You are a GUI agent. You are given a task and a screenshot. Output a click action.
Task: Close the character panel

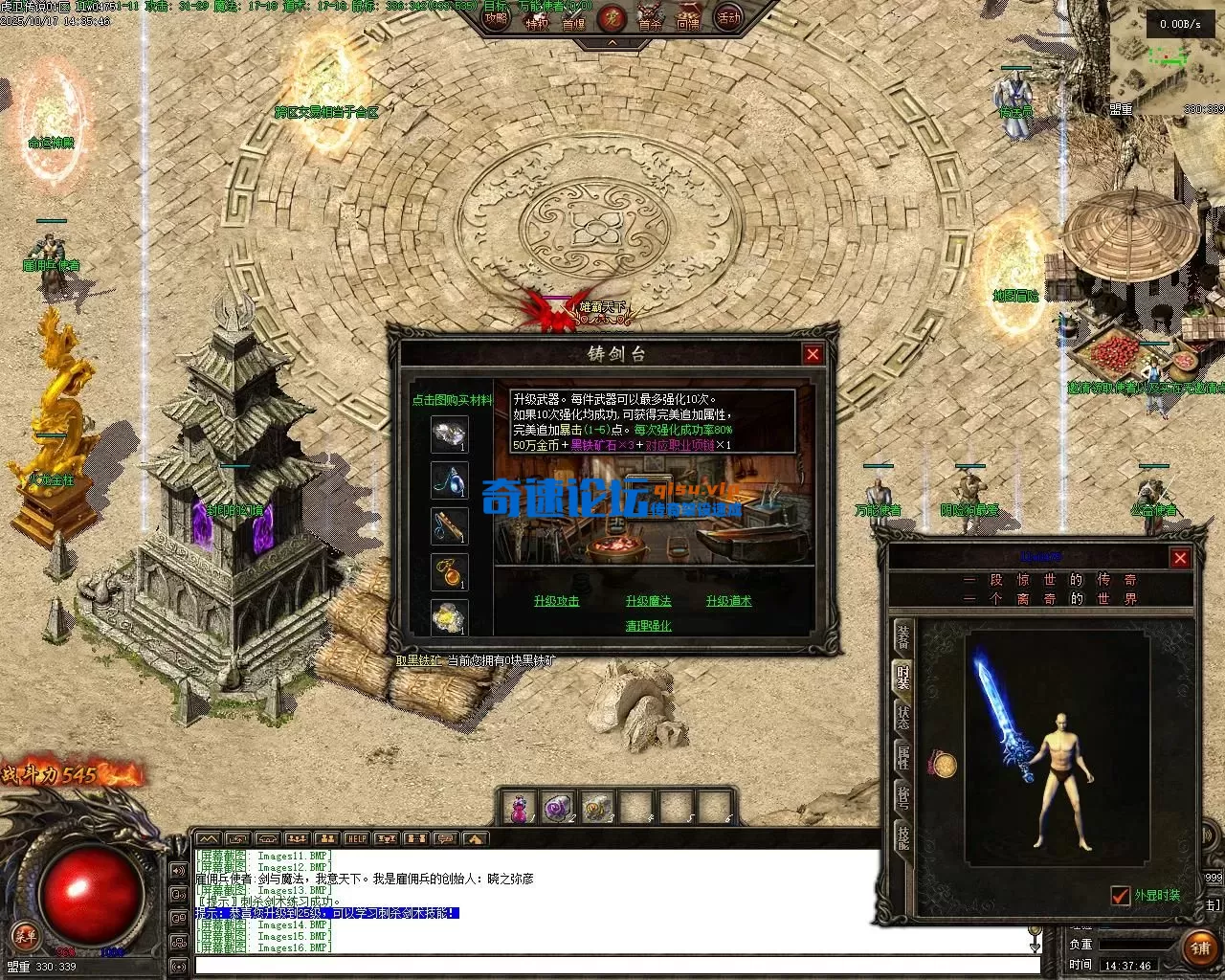pyautogui.click(x=1180, y=558)
